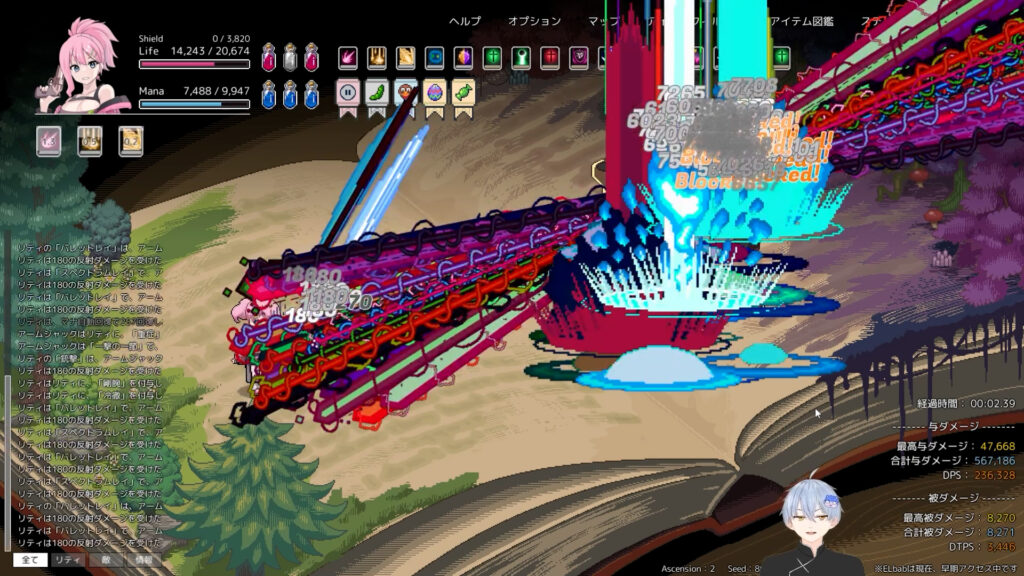Viewport: 1024px width, 576px height.
Task: Select the green pea pod banner item
Action: coord(377,93)
